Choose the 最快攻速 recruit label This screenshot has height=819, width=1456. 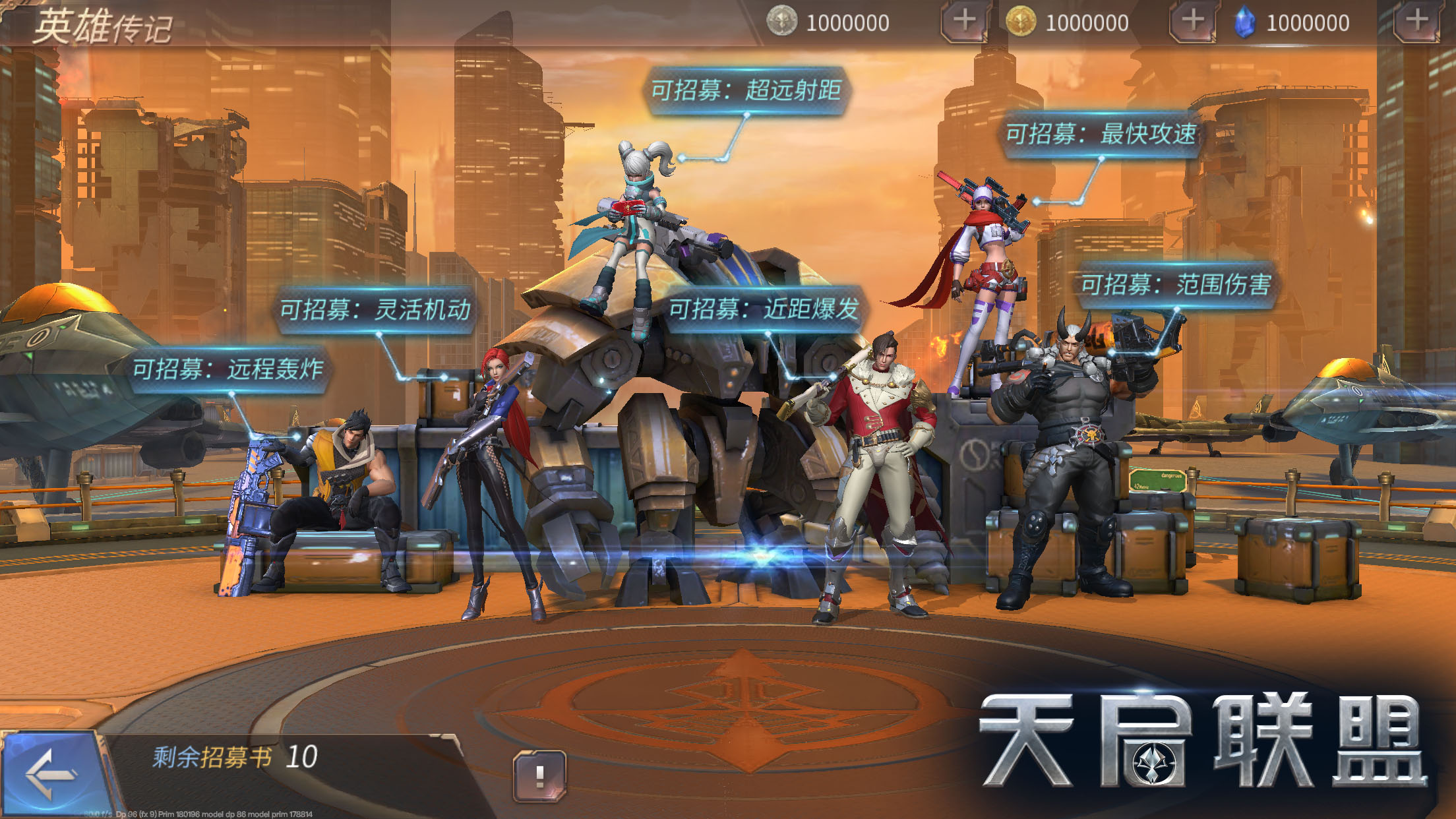coord(1100,135)
